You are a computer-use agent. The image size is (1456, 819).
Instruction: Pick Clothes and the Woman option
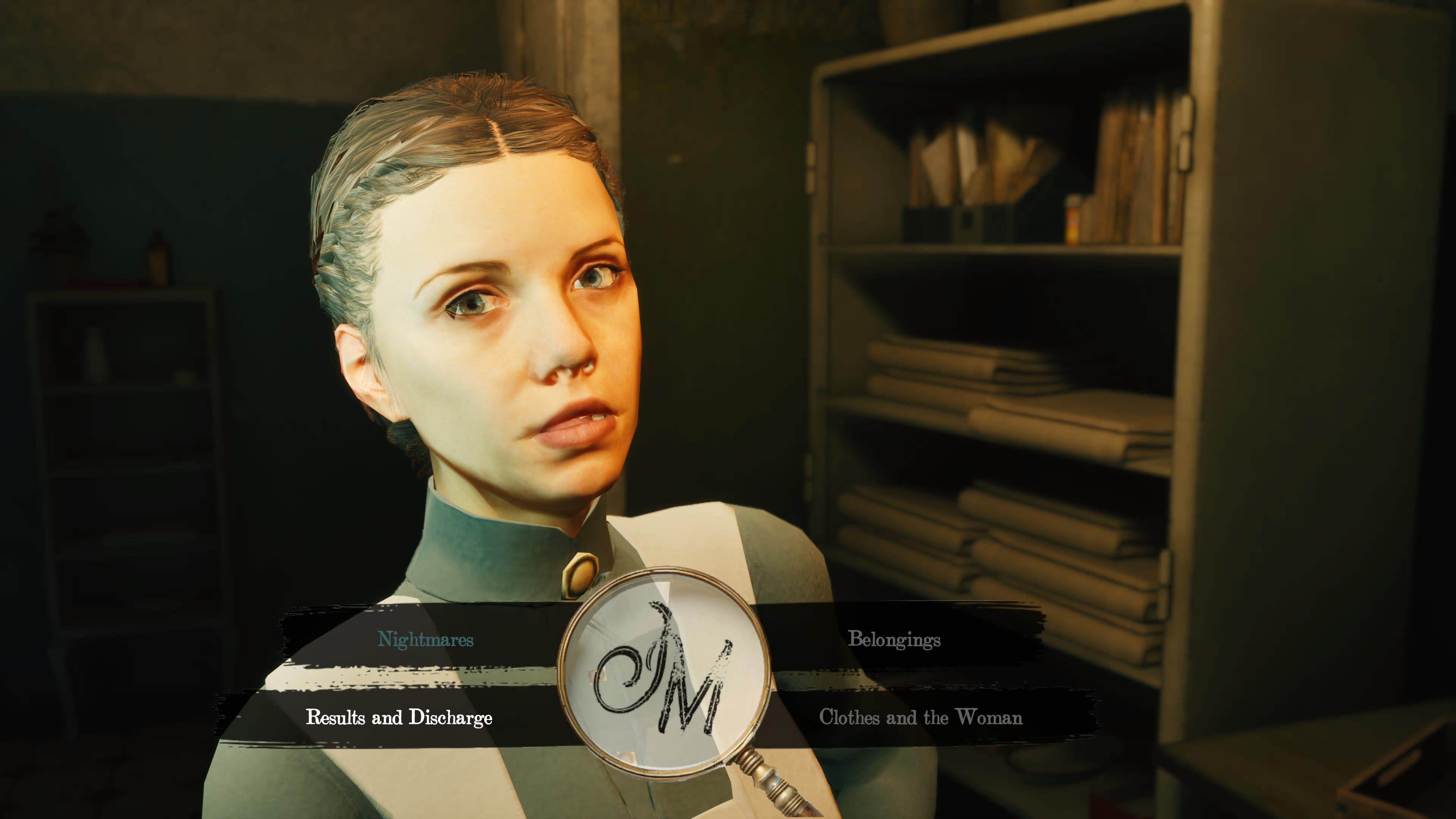[x=921, y=717]
